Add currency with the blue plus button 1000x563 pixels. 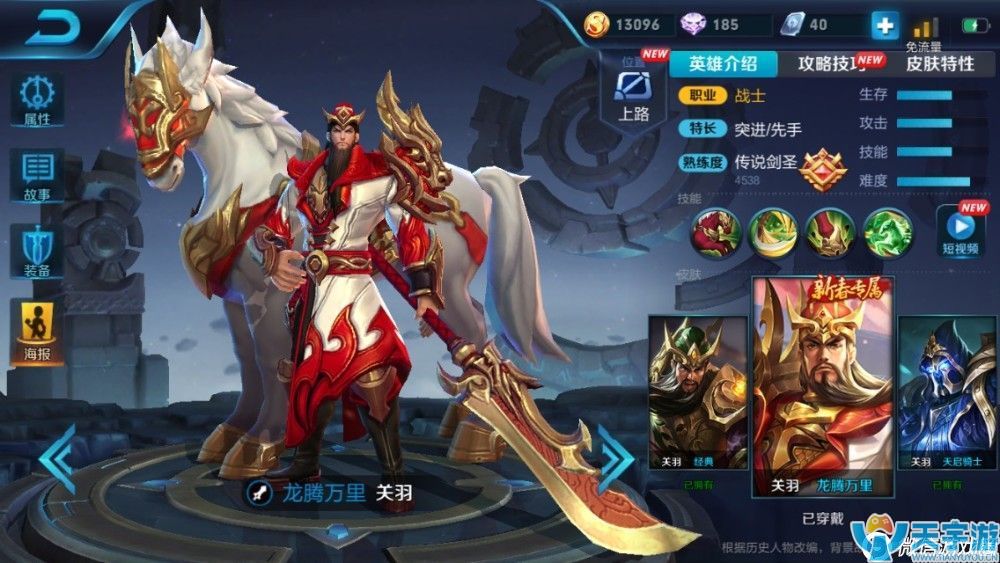885,25
